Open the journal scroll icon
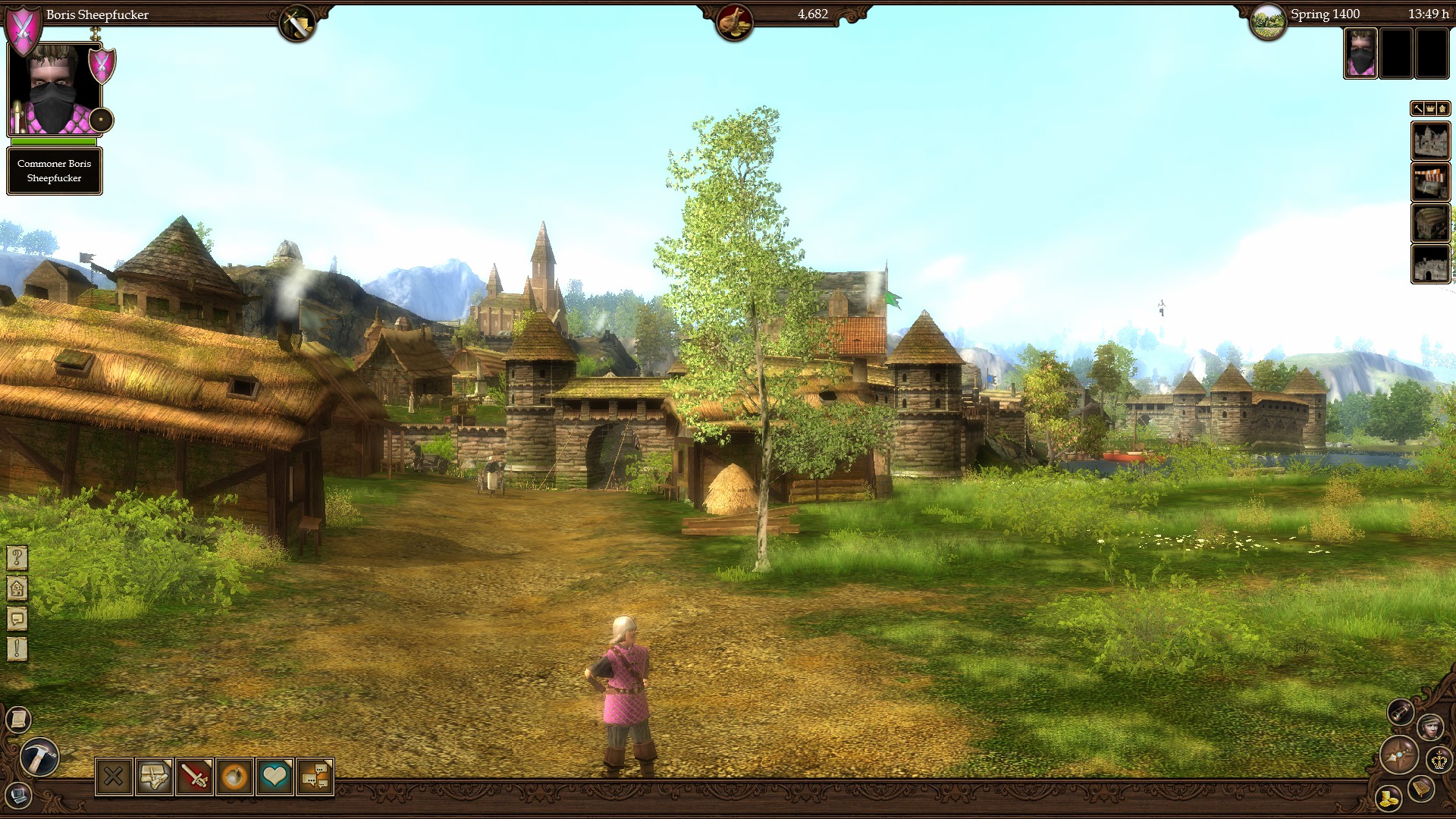1456x819 pixels. coord(18,718)
